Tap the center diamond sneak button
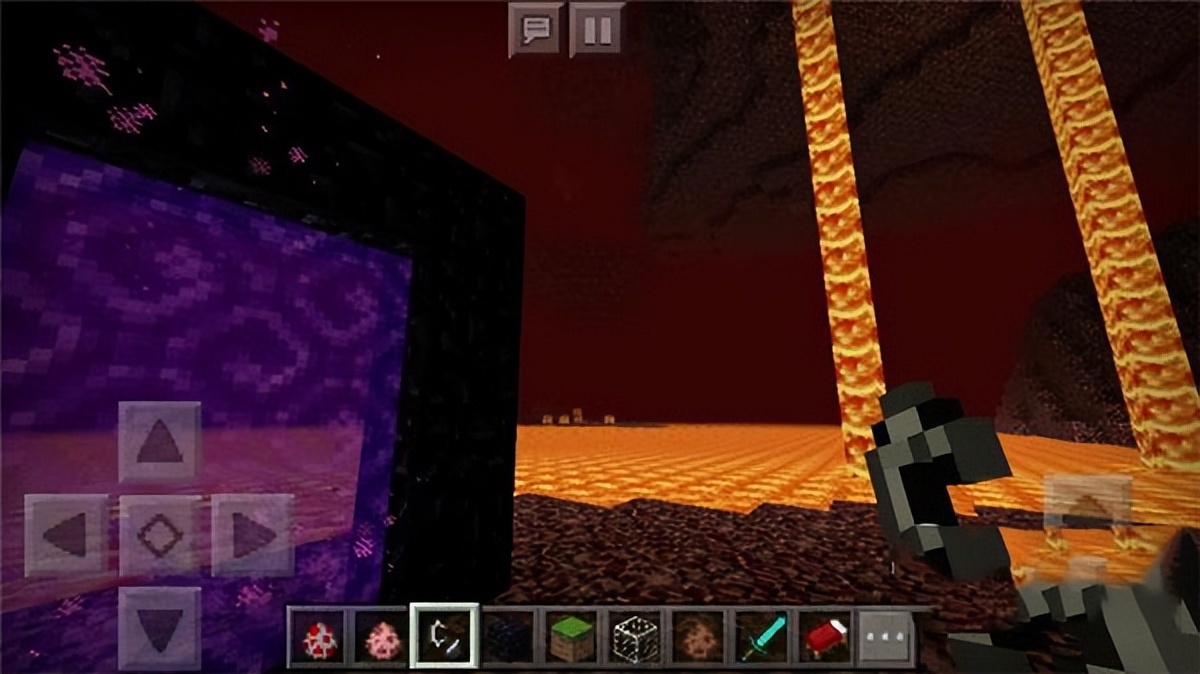Viewport: 1200px width, 674px height. pyautogui.click(x=159, y=535)
